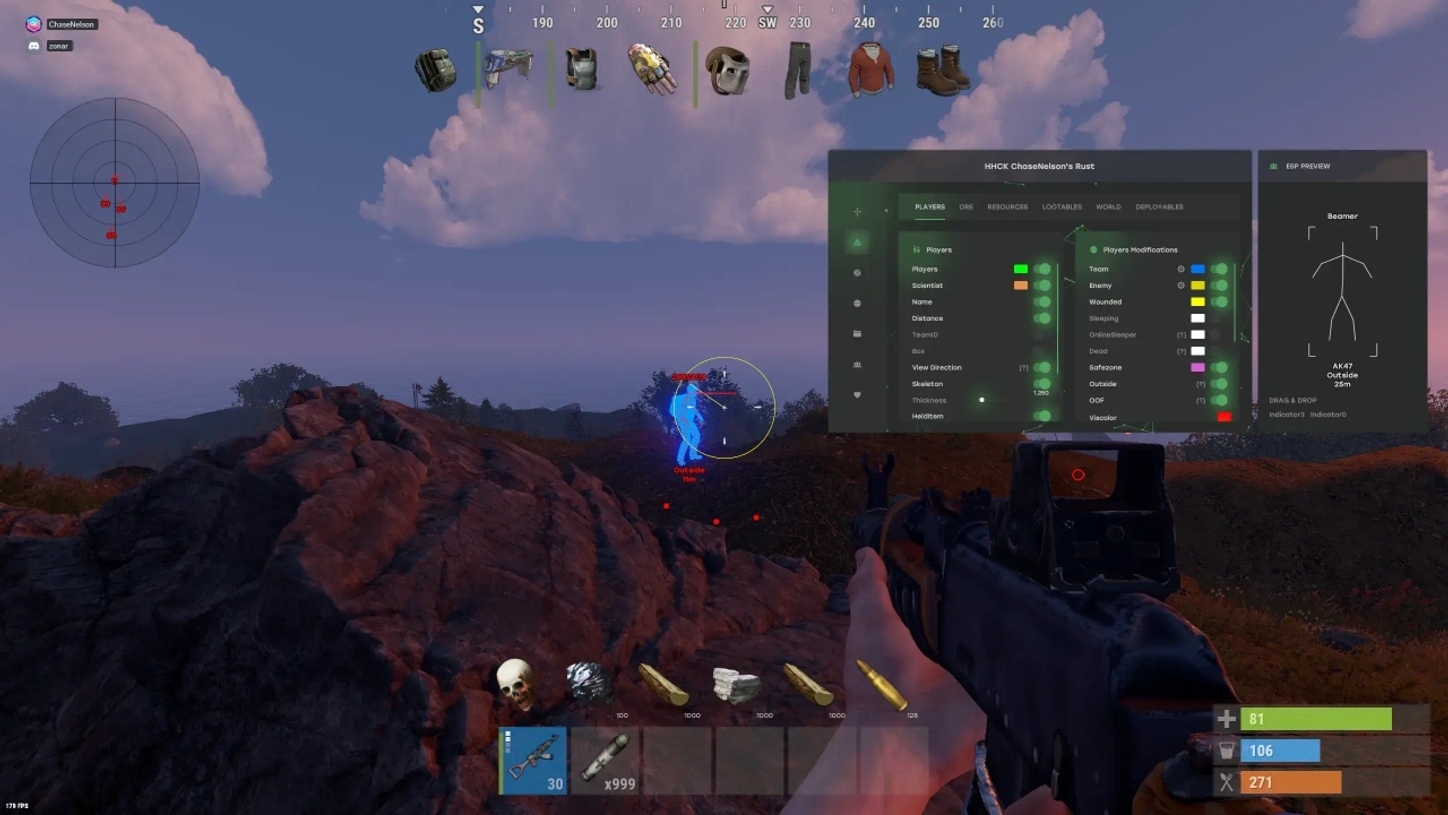This screenshot has height=815, width=1448.
Task: Open the LOOTABLES tab
Action: click(x=1061, y=207)
